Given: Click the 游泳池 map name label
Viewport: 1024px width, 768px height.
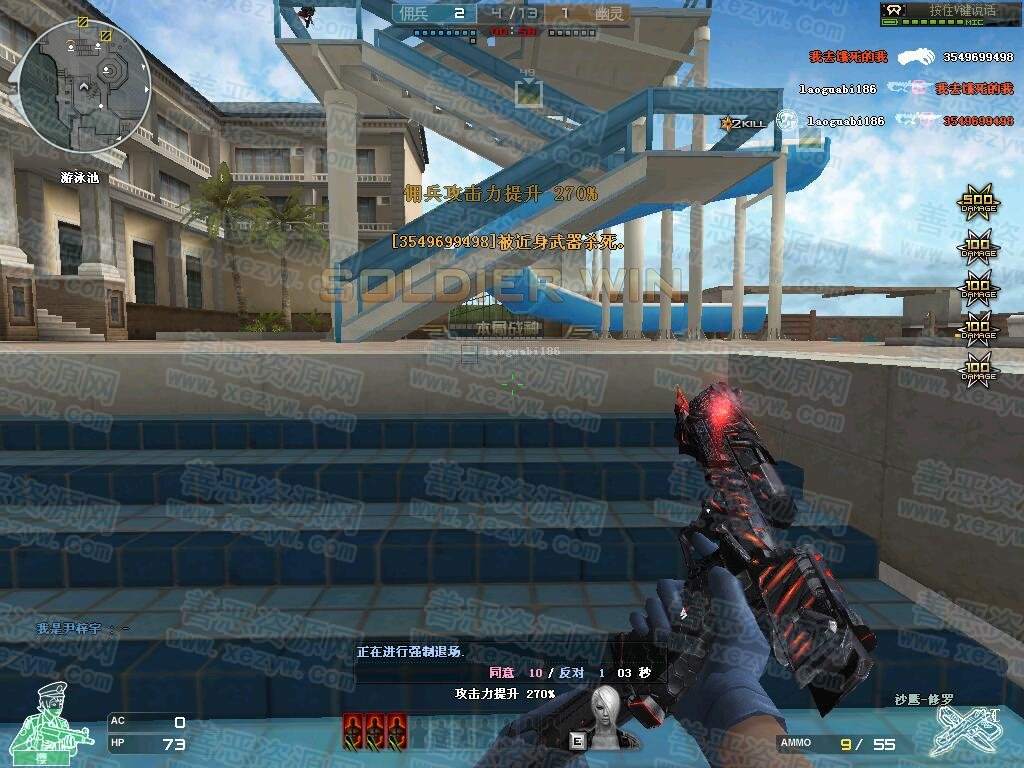Looking at the screenshot, I should 80,179.
